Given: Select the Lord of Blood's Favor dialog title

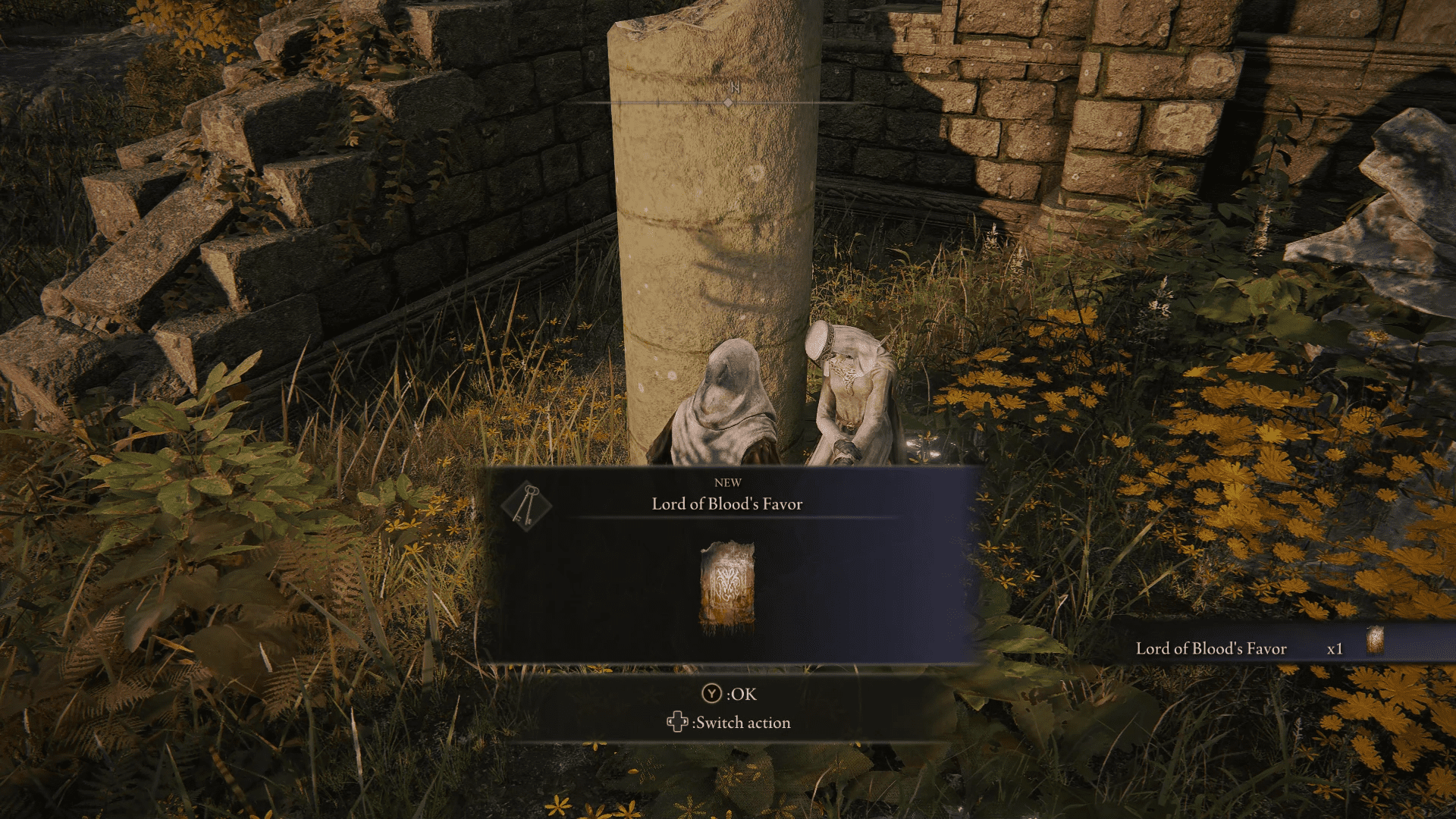Looking at the screenshot, I should click(726, 504).
